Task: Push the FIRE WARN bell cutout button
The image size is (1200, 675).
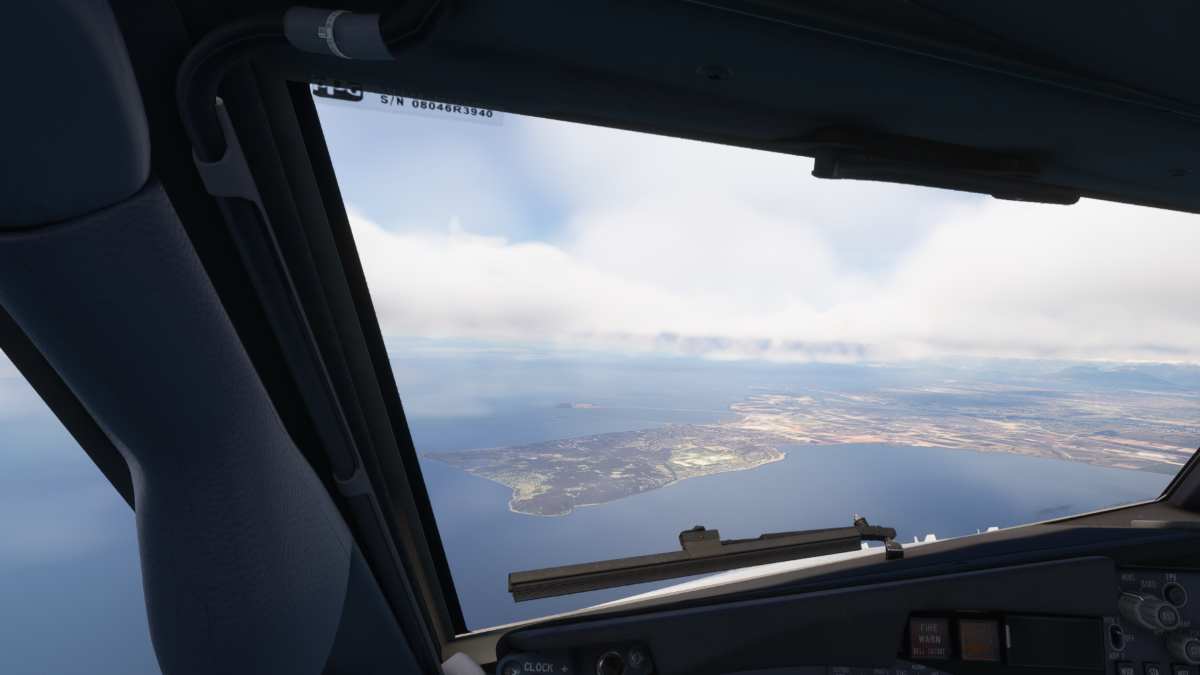Action: [x=929, y=637]
